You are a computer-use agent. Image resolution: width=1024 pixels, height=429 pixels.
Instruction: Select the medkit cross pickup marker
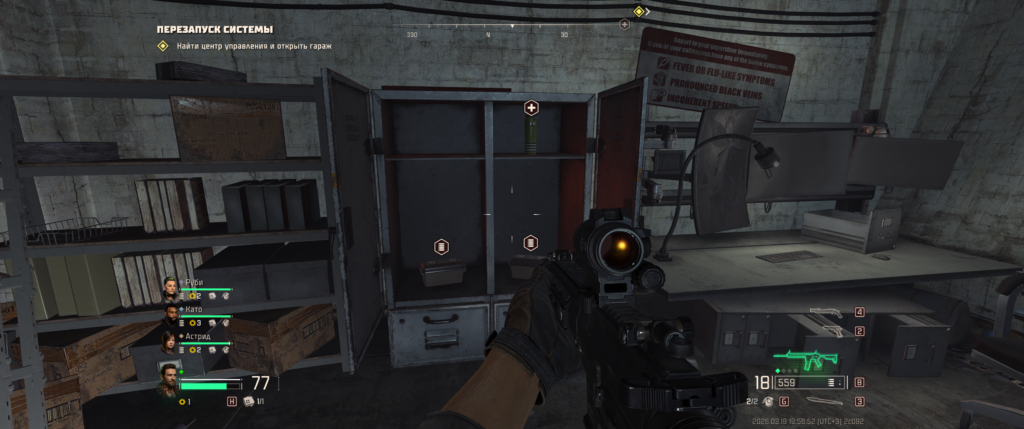tap(531, 107)
